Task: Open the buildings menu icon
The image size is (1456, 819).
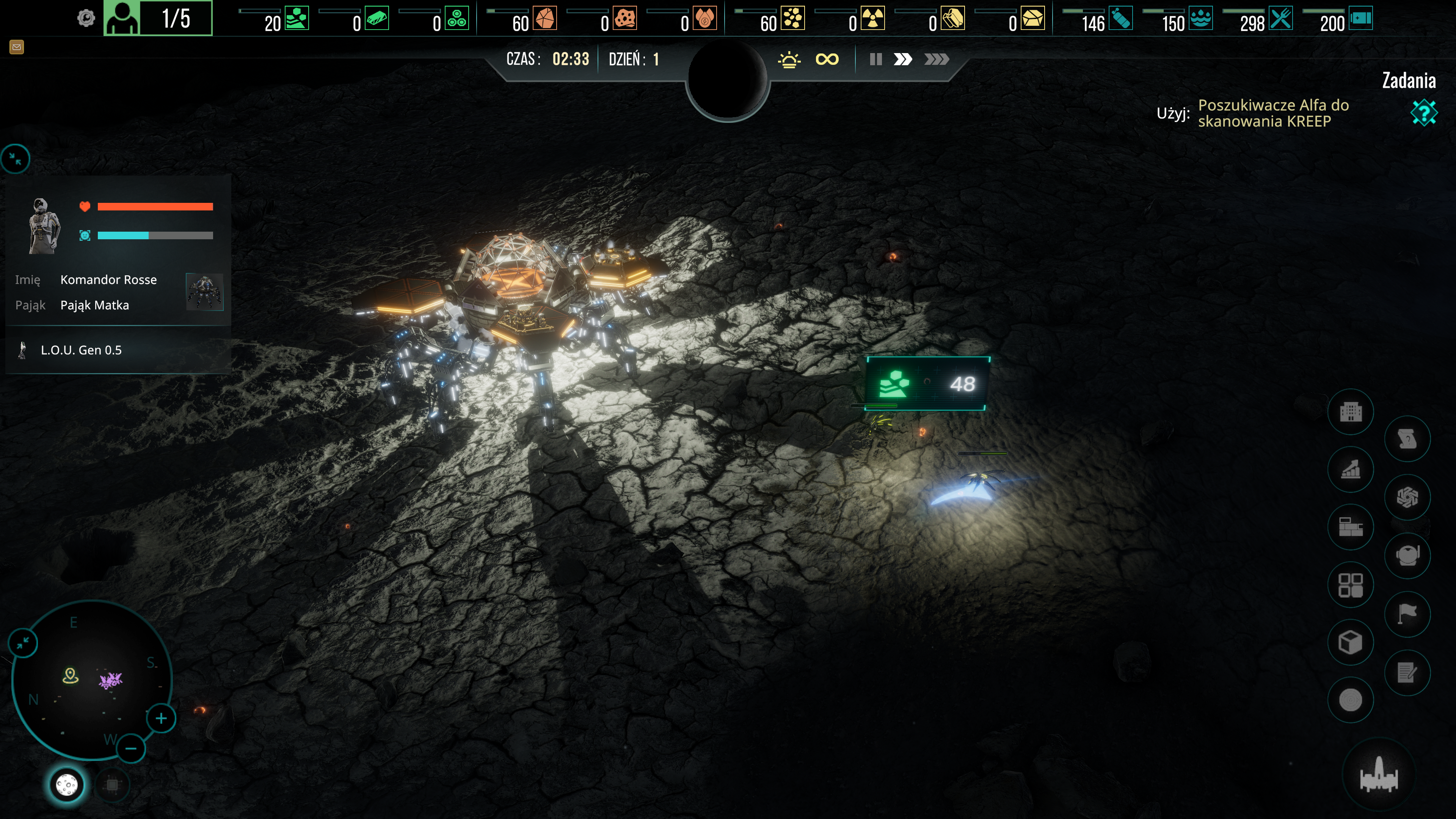Action: [1350, 412]
